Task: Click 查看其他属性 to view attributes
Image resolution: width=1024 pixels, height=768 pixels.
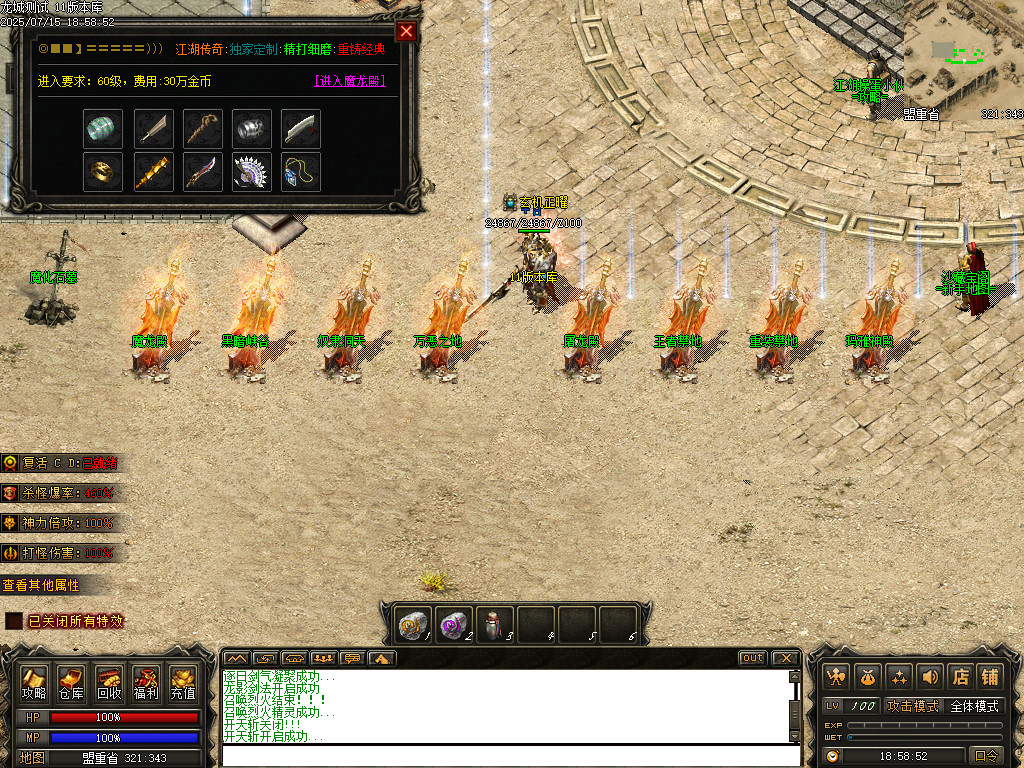Action: pyautogui.click(x=41, y=585)
